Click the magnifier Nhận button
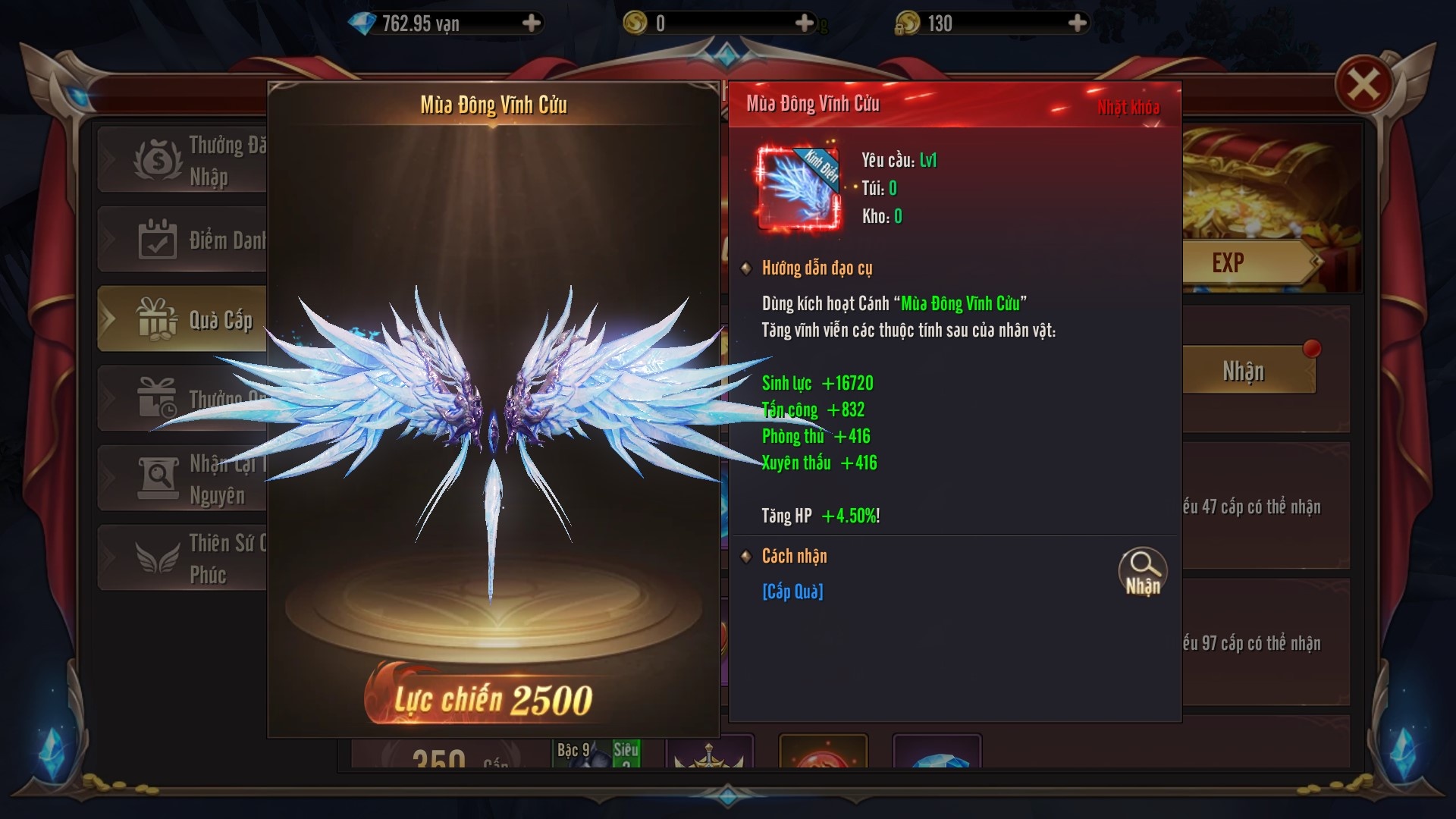The width and height of the screenshot is (1456, 819). click(x=1142, y=571)
